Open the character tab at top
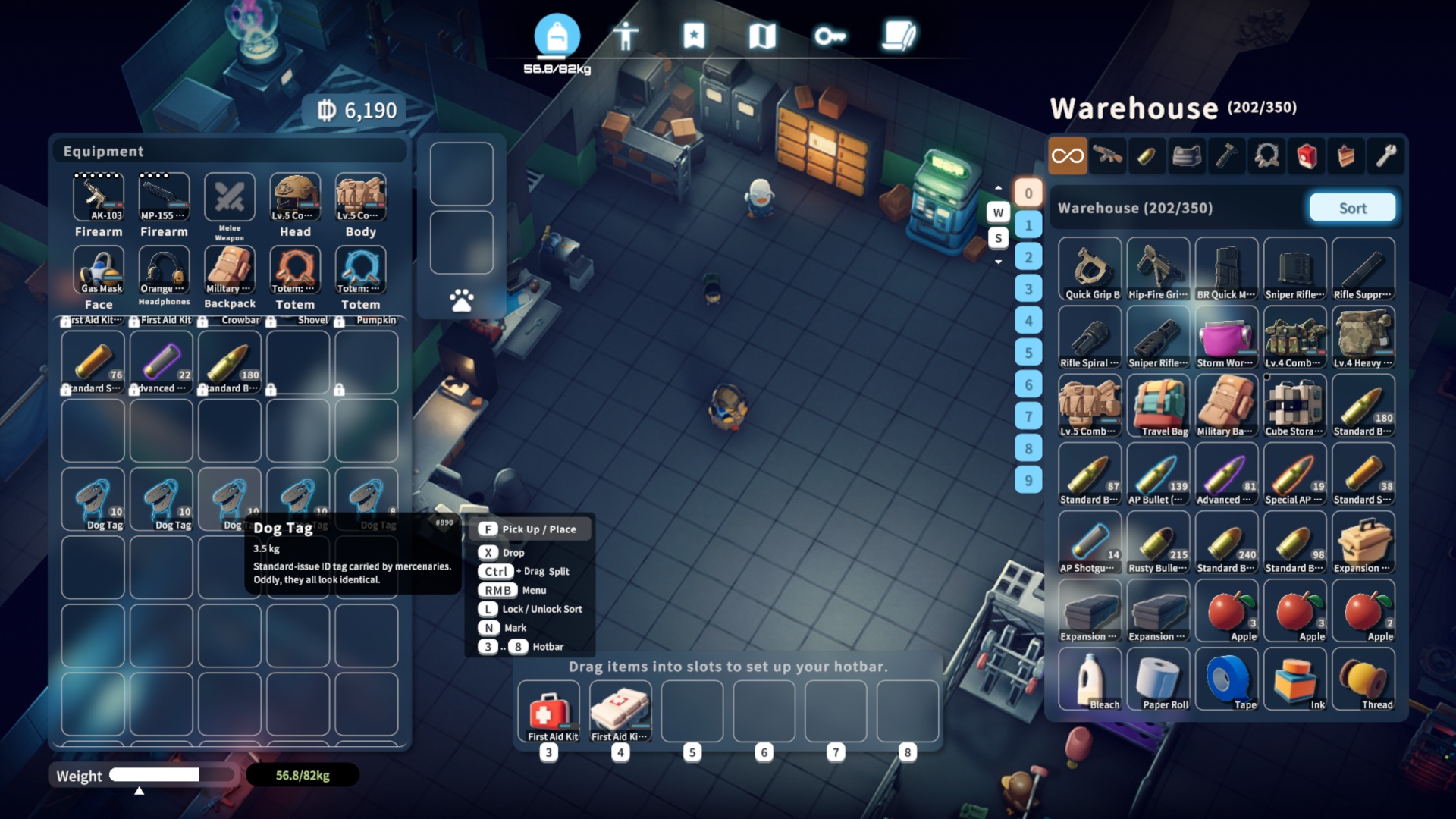 626,36
